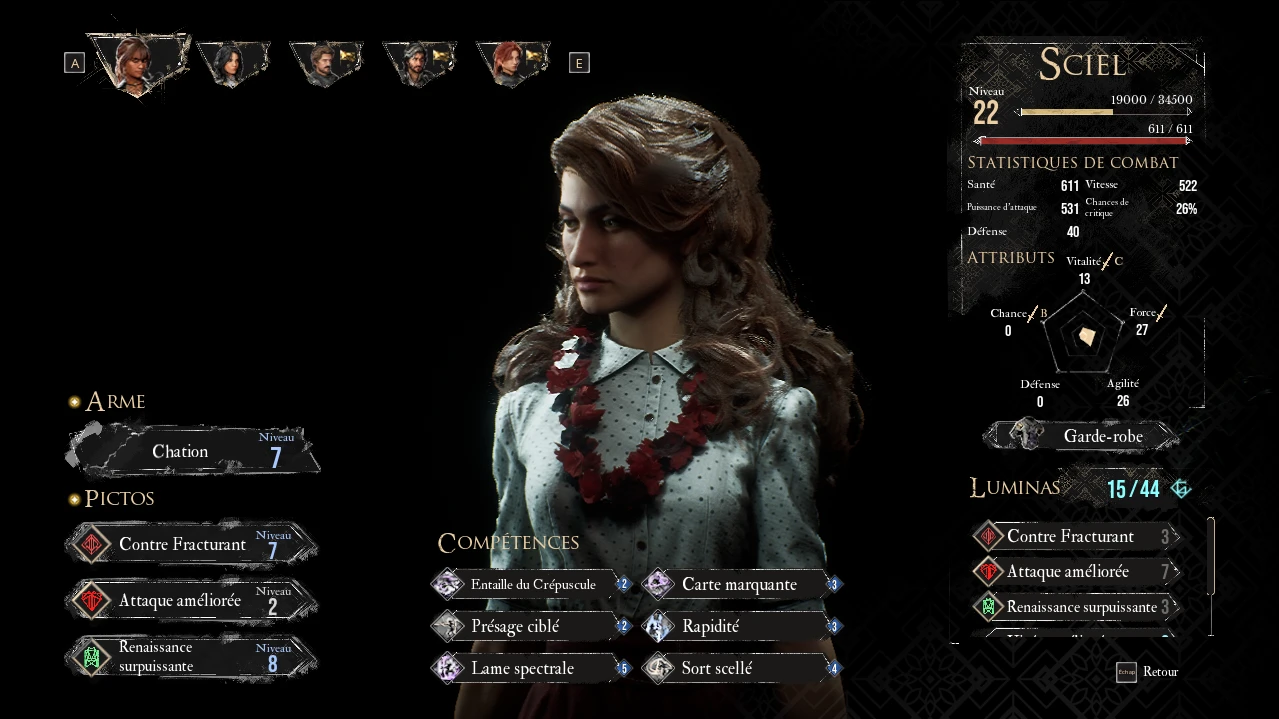Choose the Renaissance surpuissante picto slot
This screenshot has width=1279, height=719.
[192, 657]
